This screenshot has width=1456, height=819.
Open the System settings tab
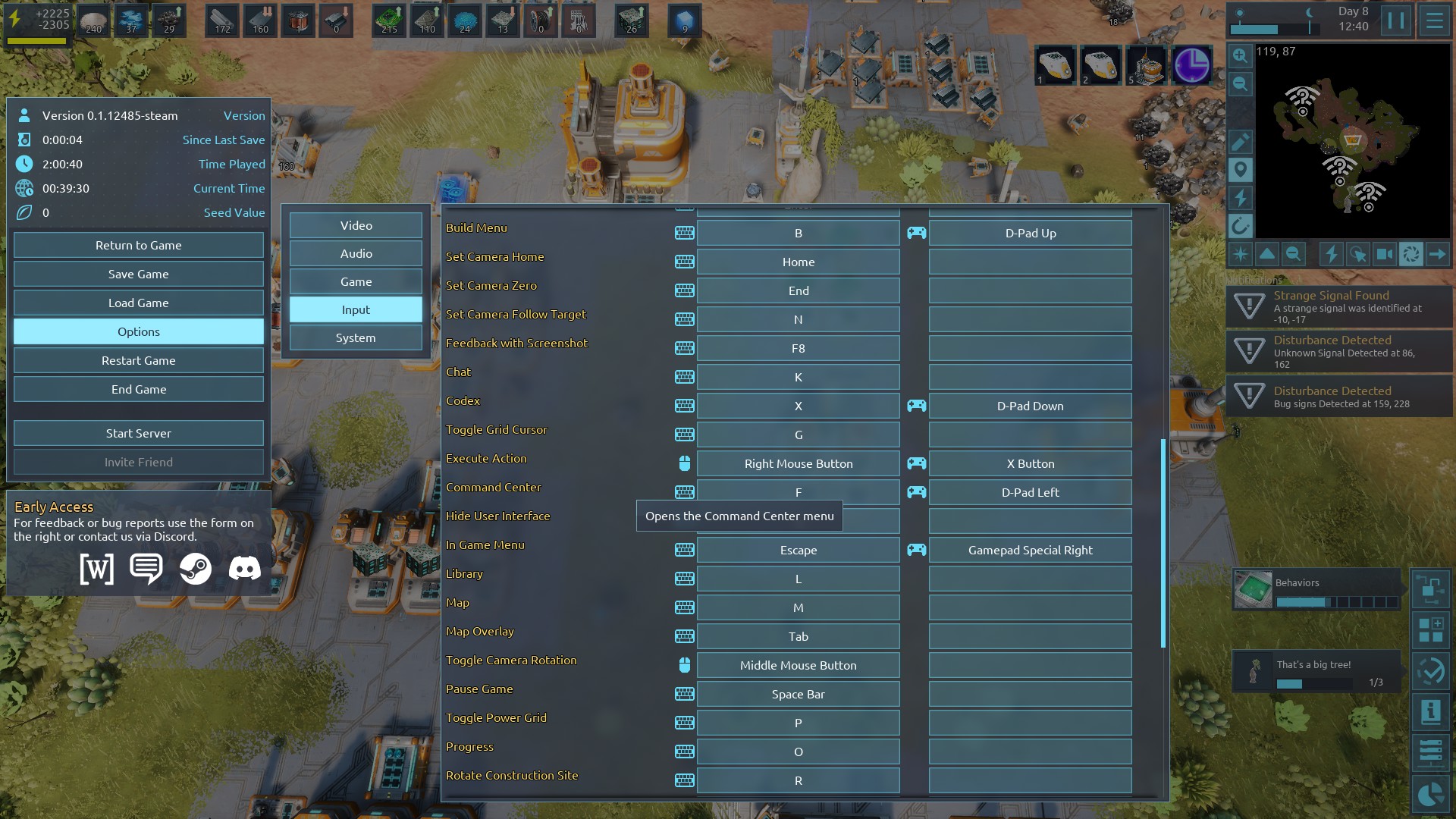point(356,338)
